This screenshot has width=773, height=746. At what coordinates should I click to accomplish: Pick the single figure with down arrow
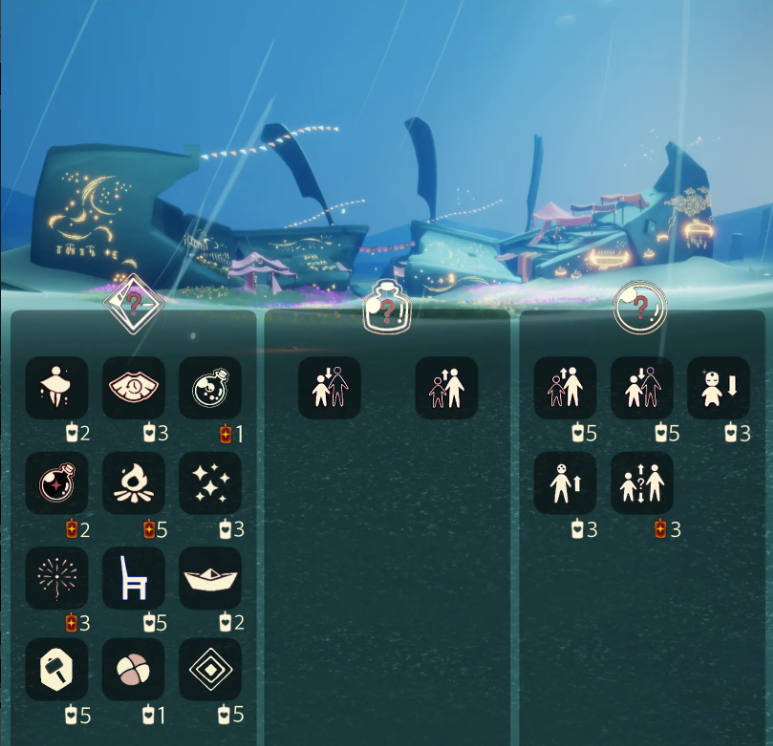click(719, 388)
